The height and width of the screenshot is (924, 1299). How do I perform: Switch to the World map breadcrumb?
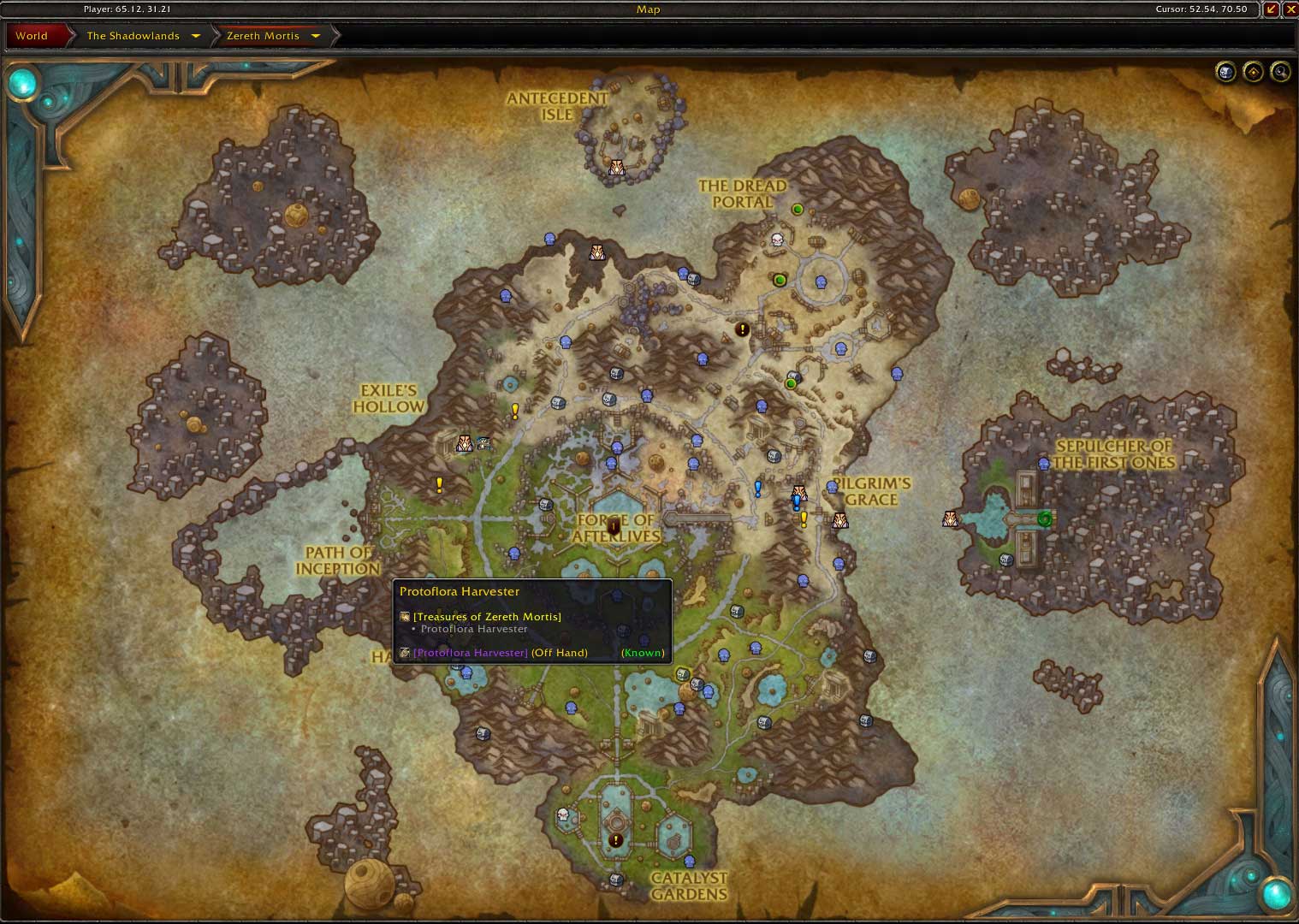33,36
